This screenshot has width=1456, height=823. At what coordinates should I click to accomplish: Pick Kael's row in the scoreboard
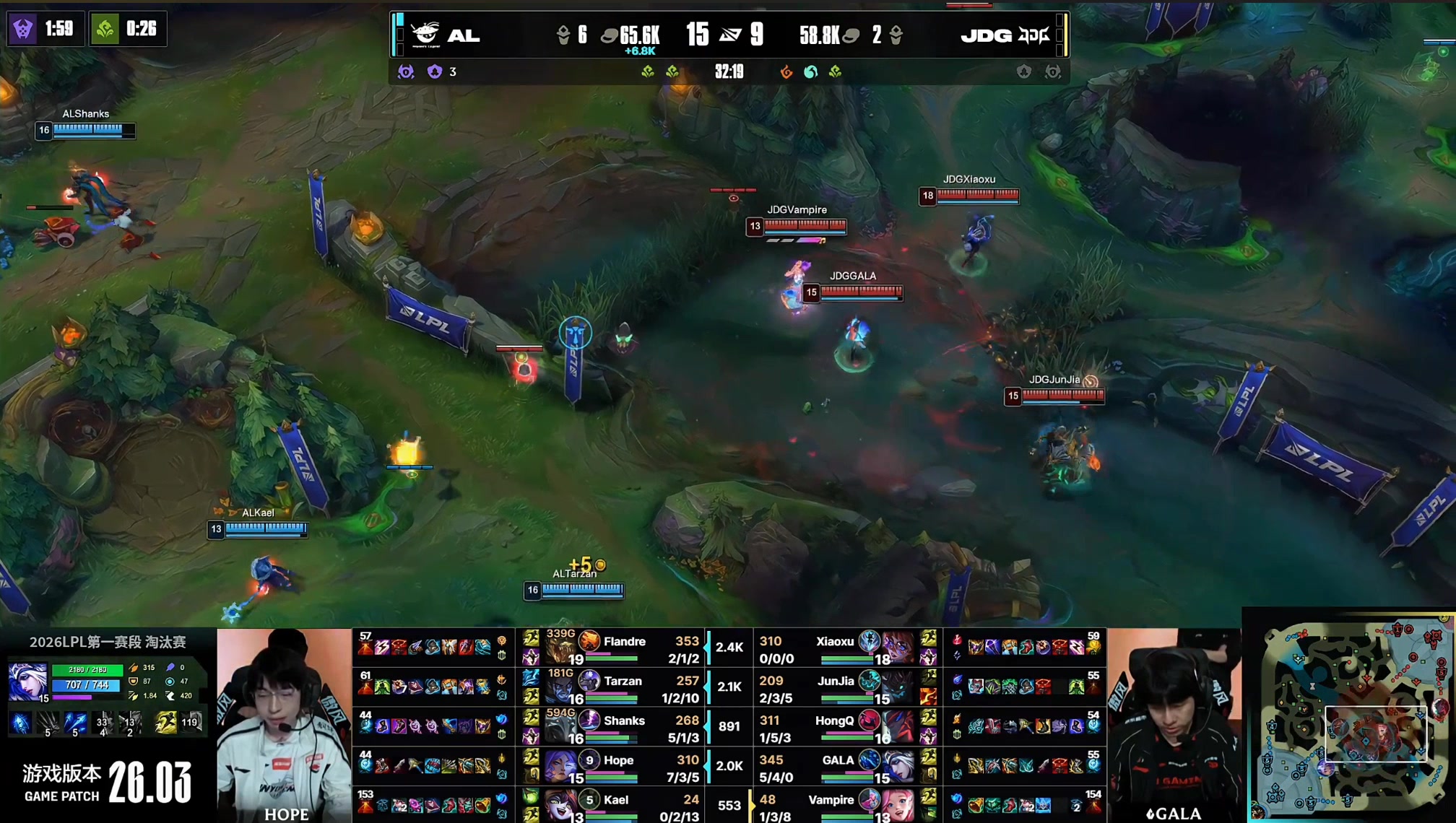point(616,800)
